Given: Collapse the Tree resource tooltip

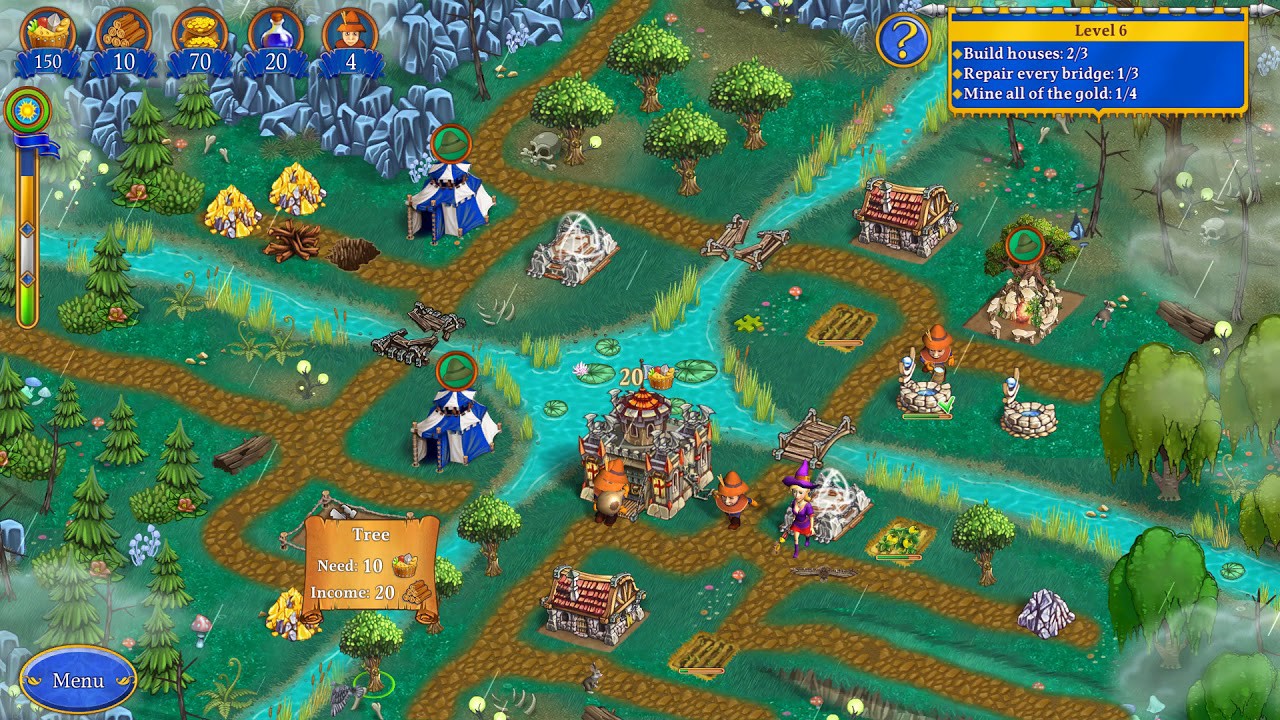Looking at the screenshot, I should [x=371, y=565].
